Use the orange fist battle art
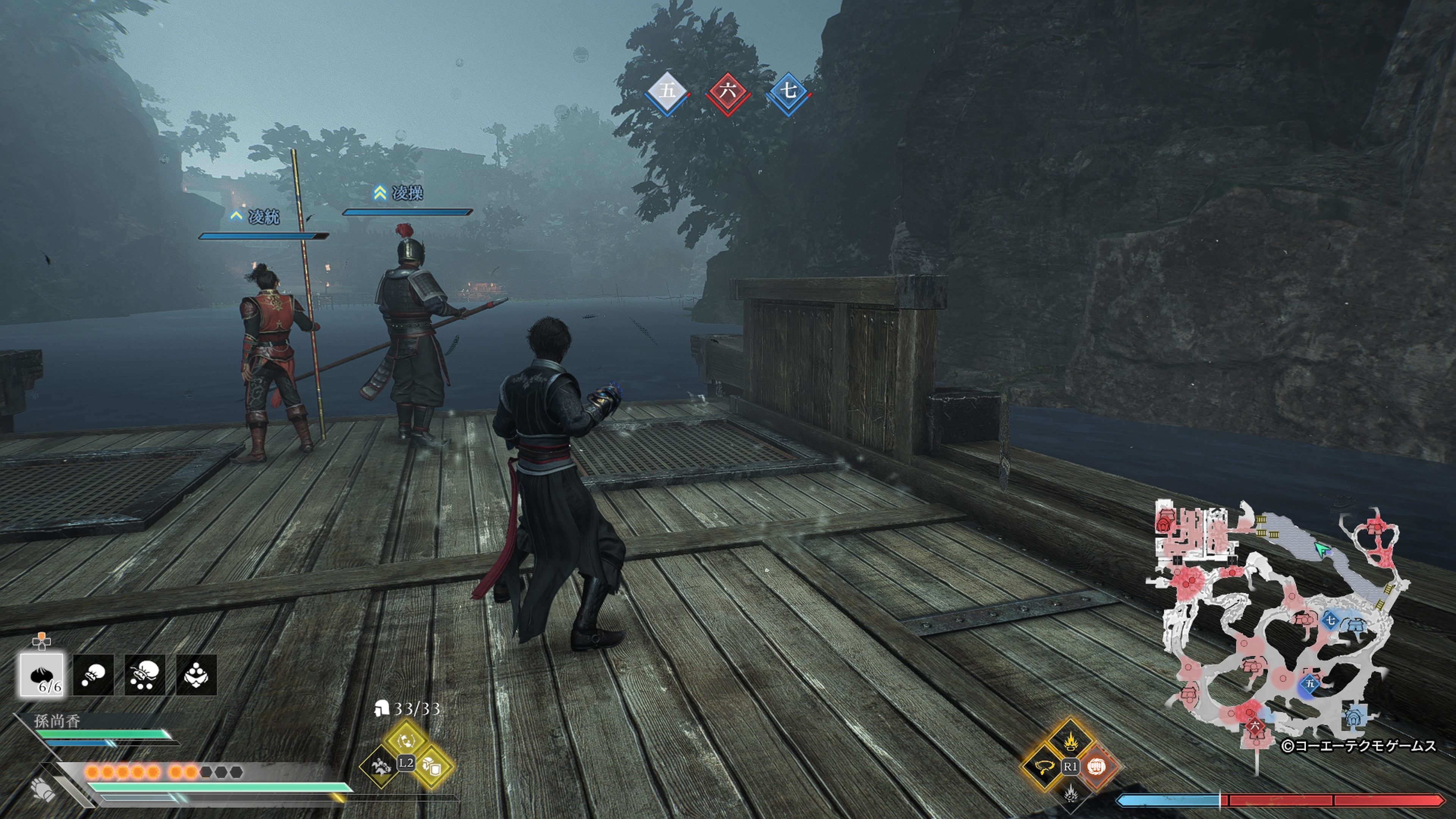The image size is (1456, 819). (x=1096, y=767)
